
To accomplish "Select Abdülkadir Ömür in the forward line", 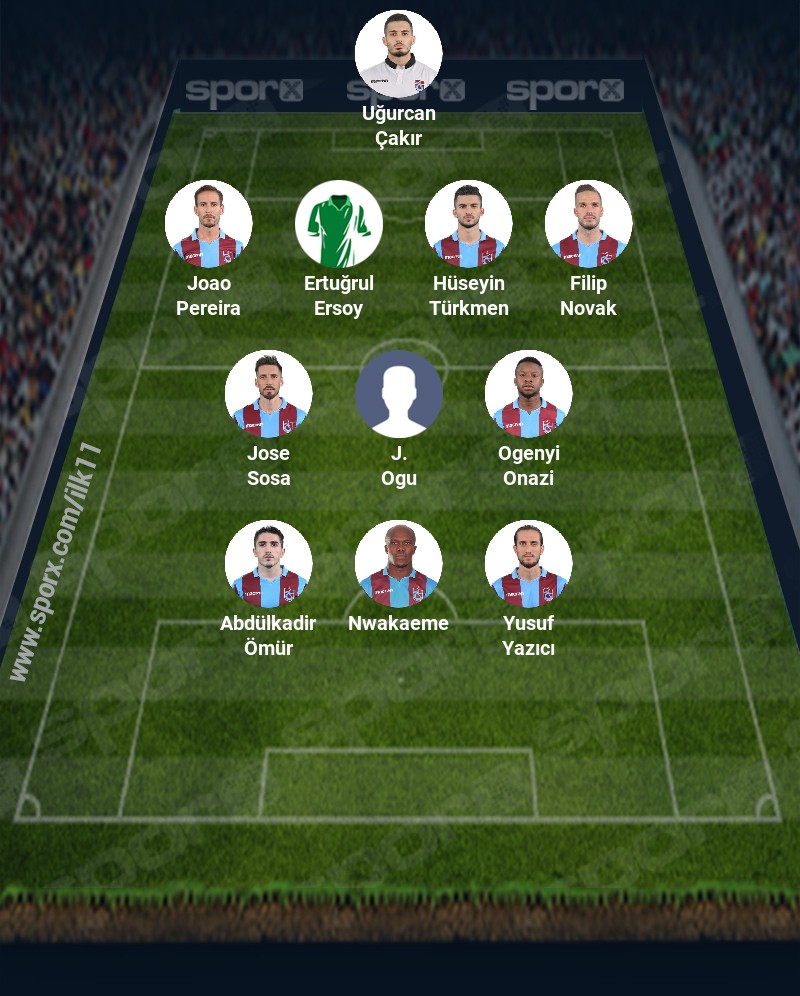I will (x=269, y=564).
